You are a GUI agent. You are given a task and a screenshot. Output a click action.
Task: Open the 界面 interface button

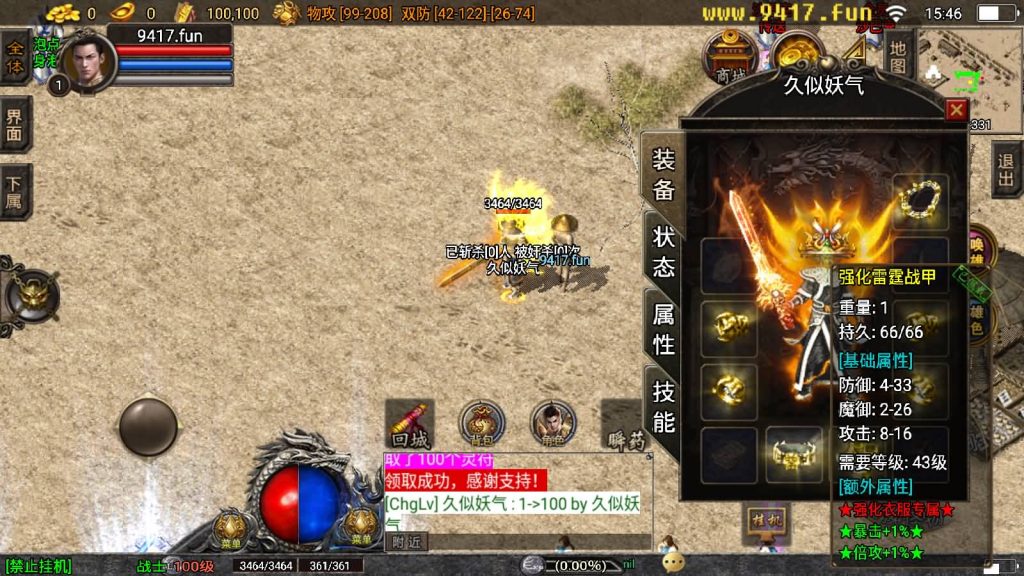pyautogui.click(x=15, y=124)
